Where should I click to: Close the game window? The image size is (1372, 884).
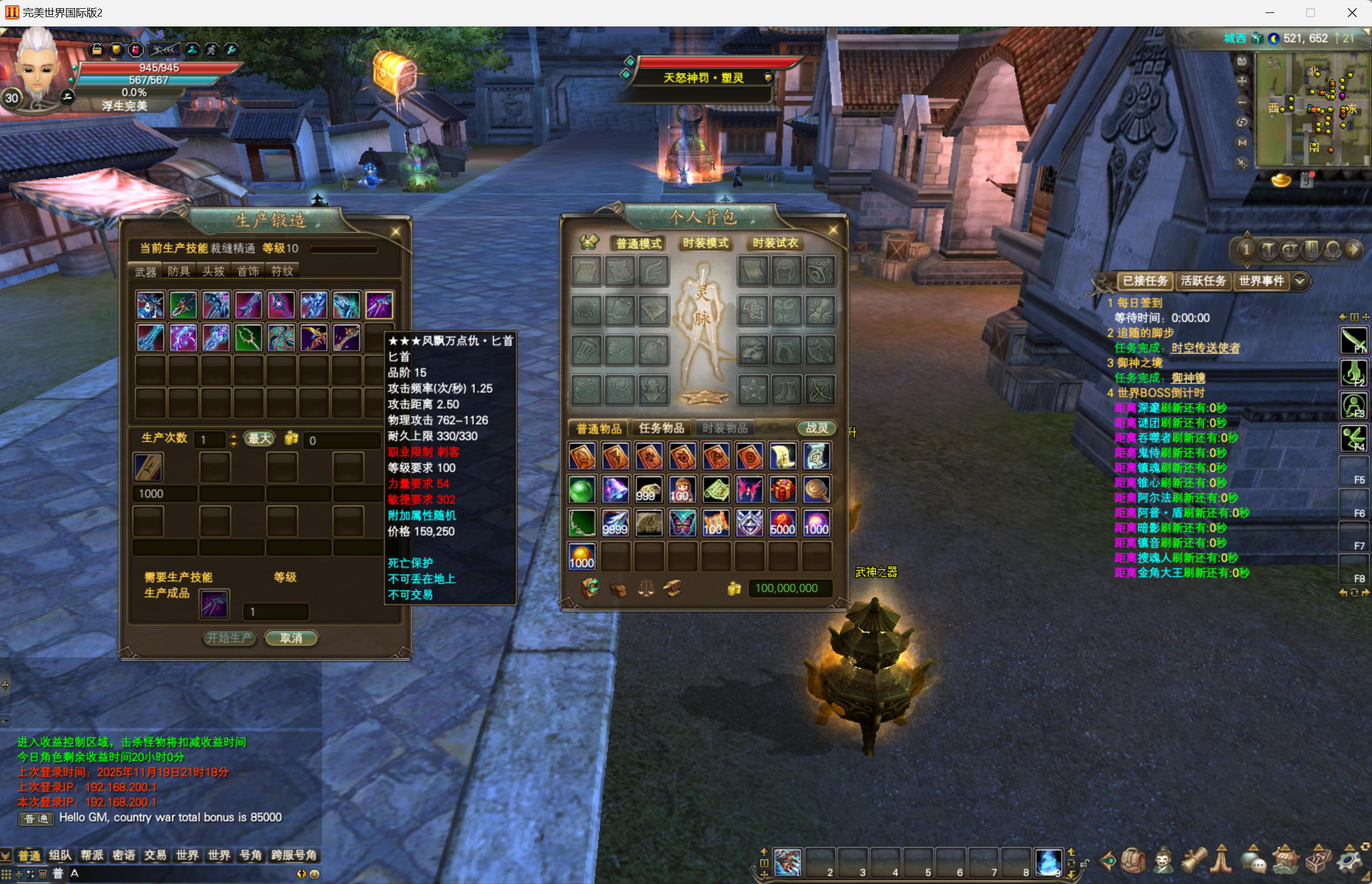[1352, 12]
